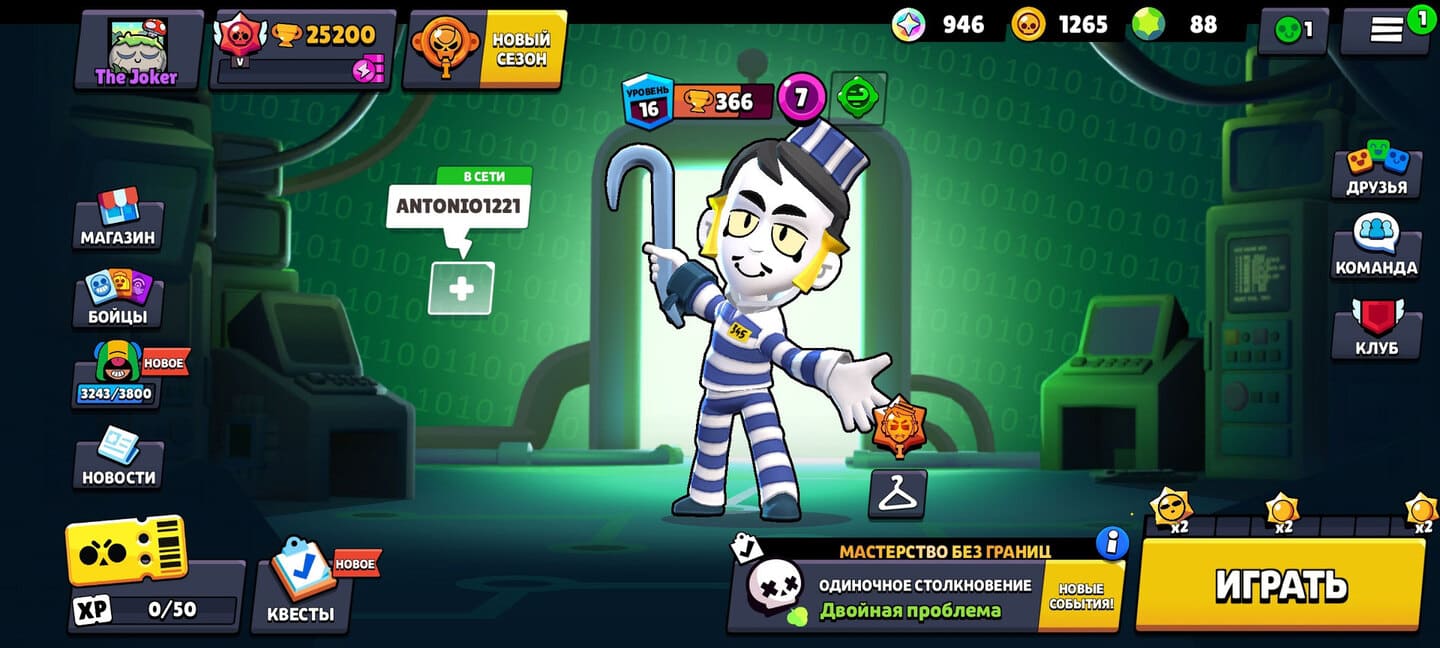Viewport: 1440px width, 648px height.
Task: Open skin selection with the hanger icon
Action: tap(897, 494)
